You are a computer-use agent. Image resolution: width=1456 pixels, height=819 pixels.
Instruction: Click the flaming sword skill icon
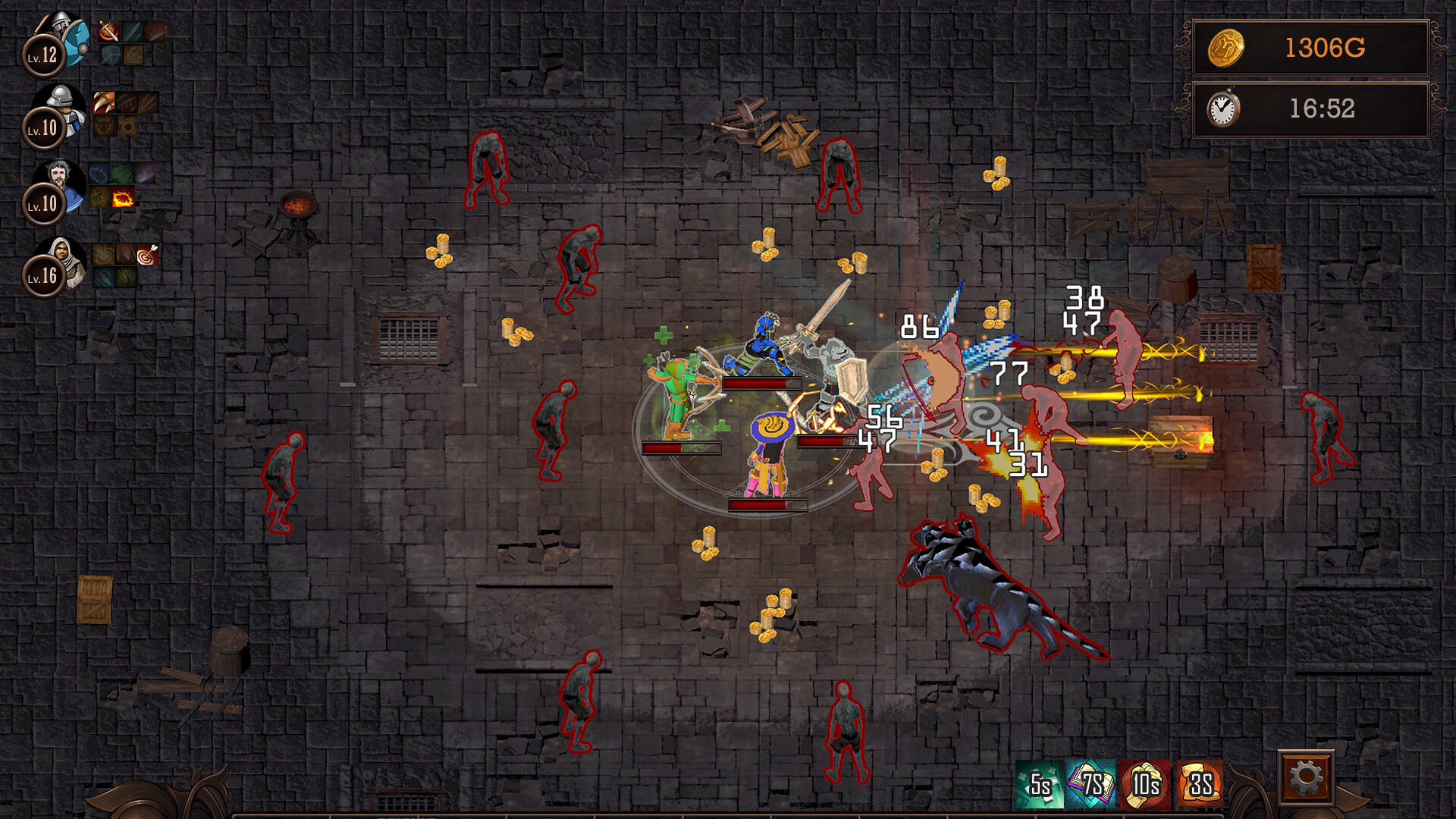click(x=108, y=31)
